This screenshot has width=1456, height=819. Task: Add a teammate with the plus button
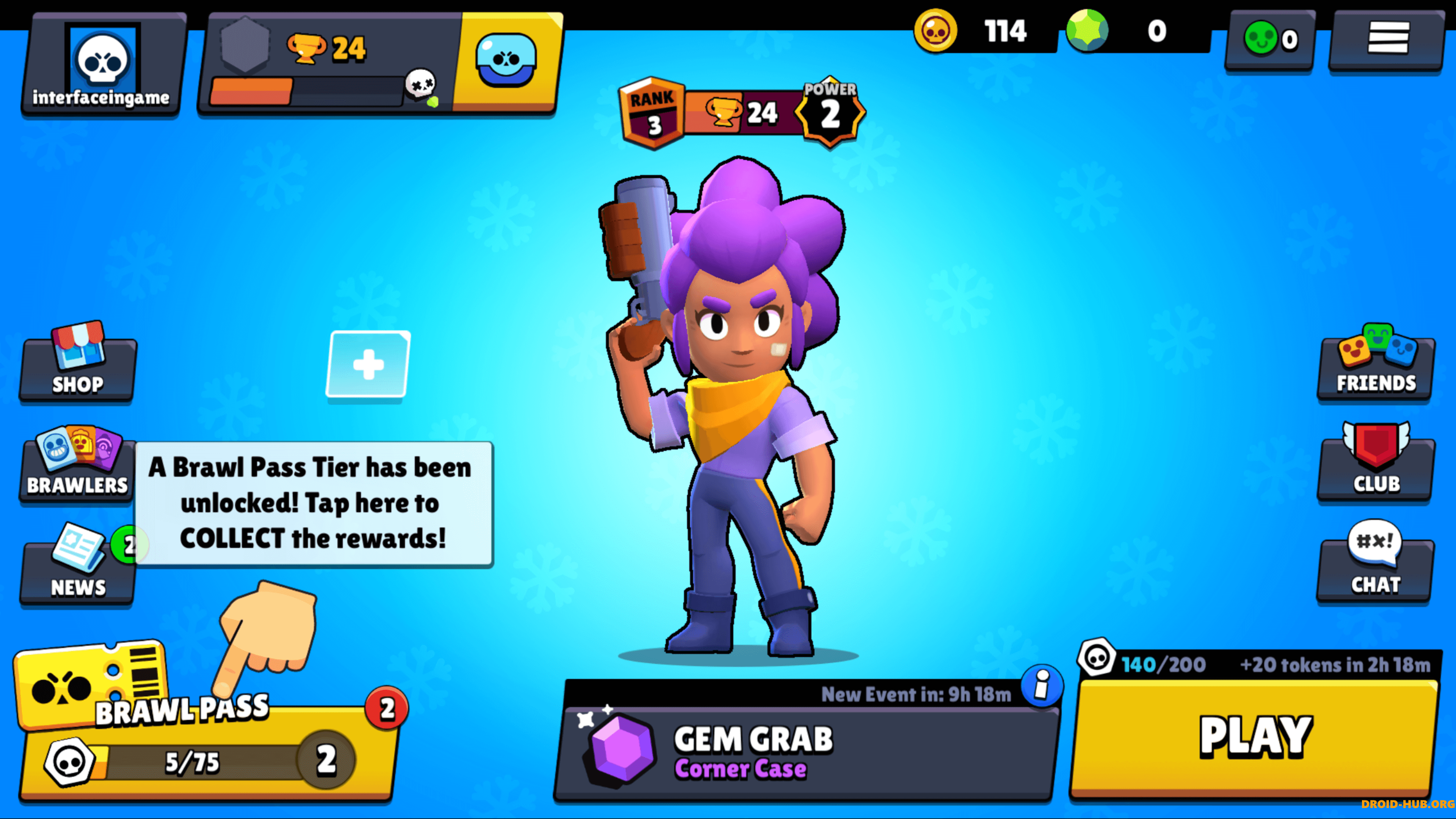[368, 364]
